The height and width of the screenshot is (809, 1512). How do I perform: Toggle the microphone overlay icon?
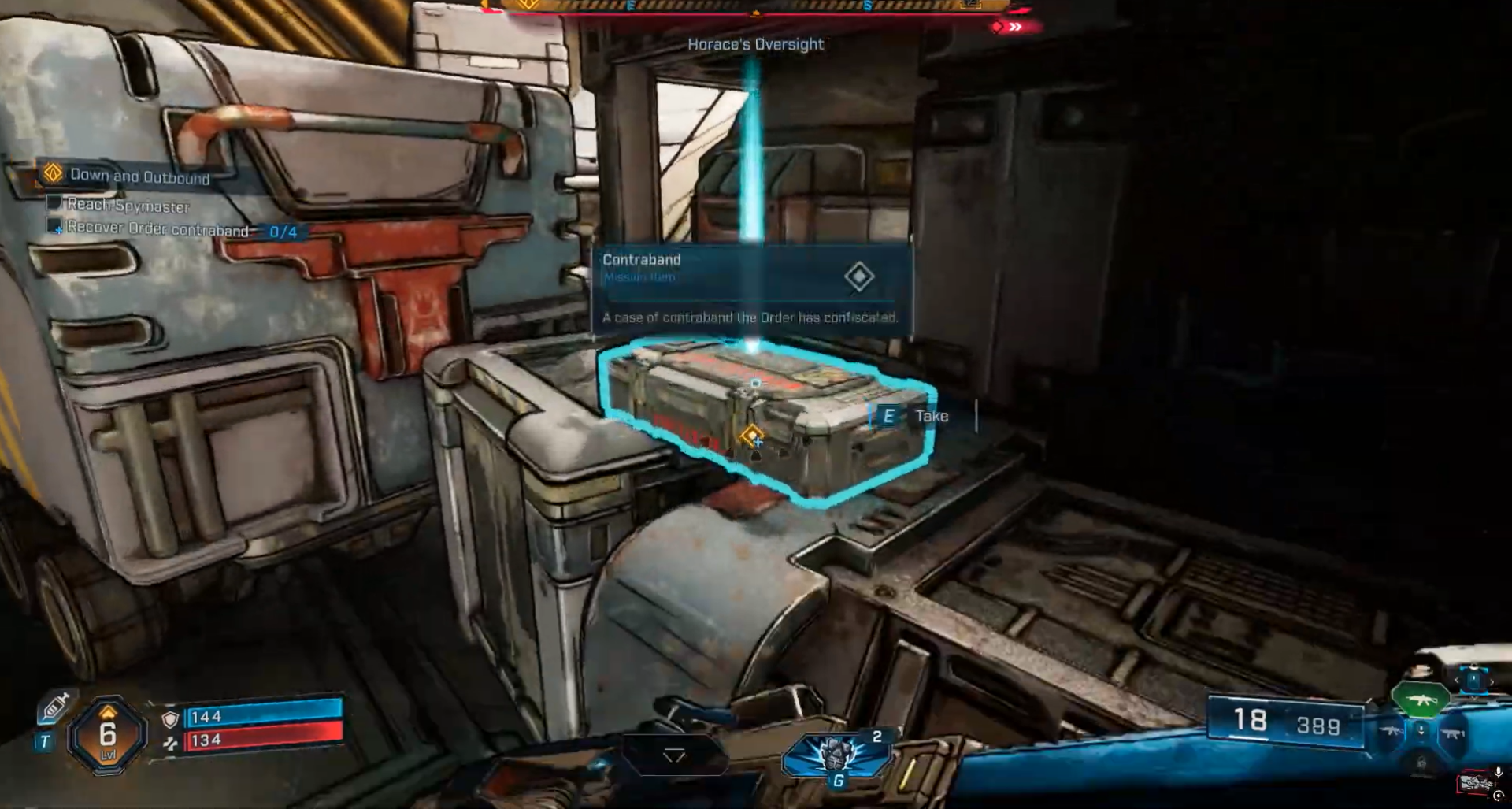pyautogui.click(x=1498, y=773)
